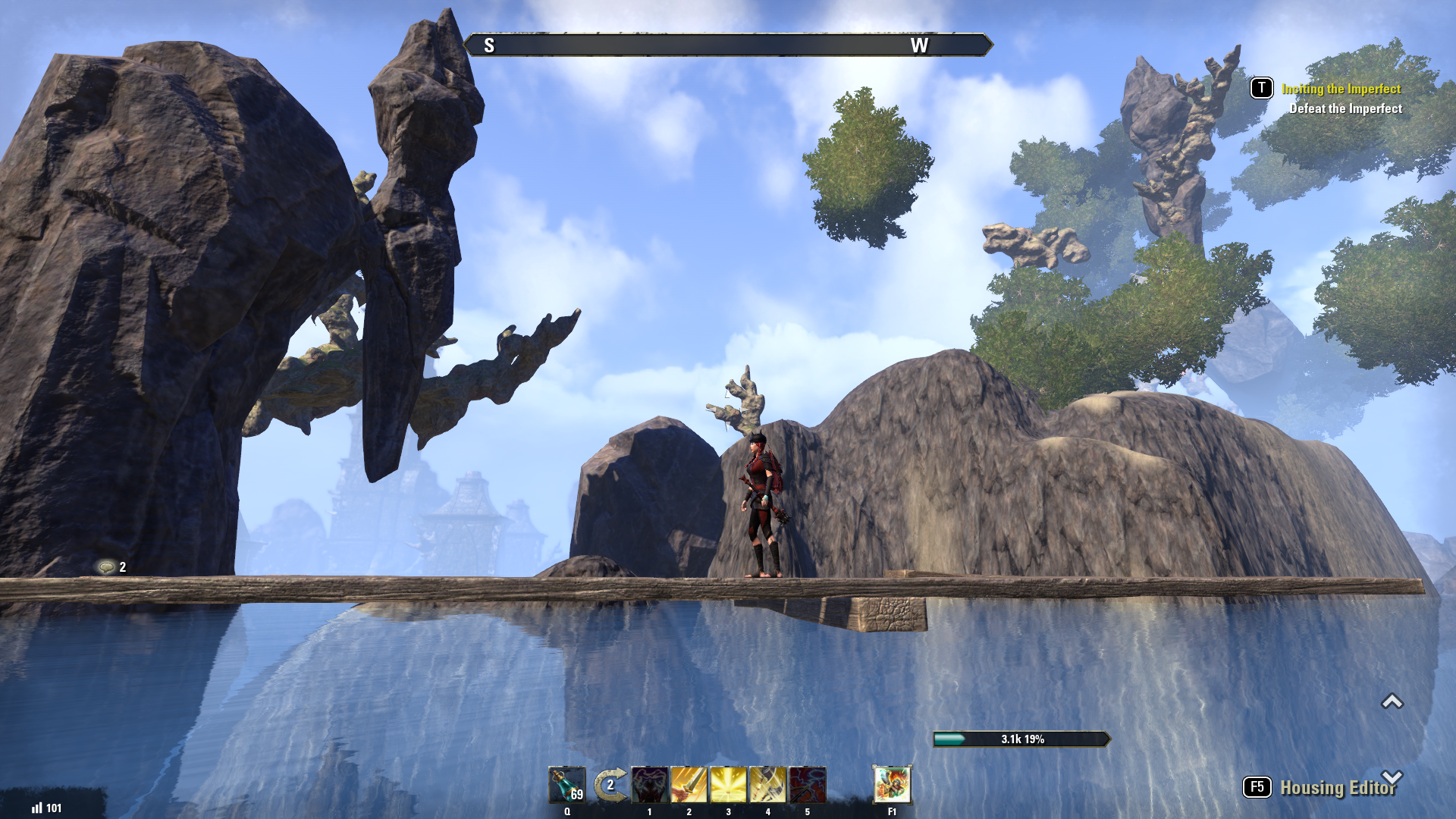Open the Housing Editor
The height and width of the screenshot is (819, 1456).
(x=1337, y=788)
